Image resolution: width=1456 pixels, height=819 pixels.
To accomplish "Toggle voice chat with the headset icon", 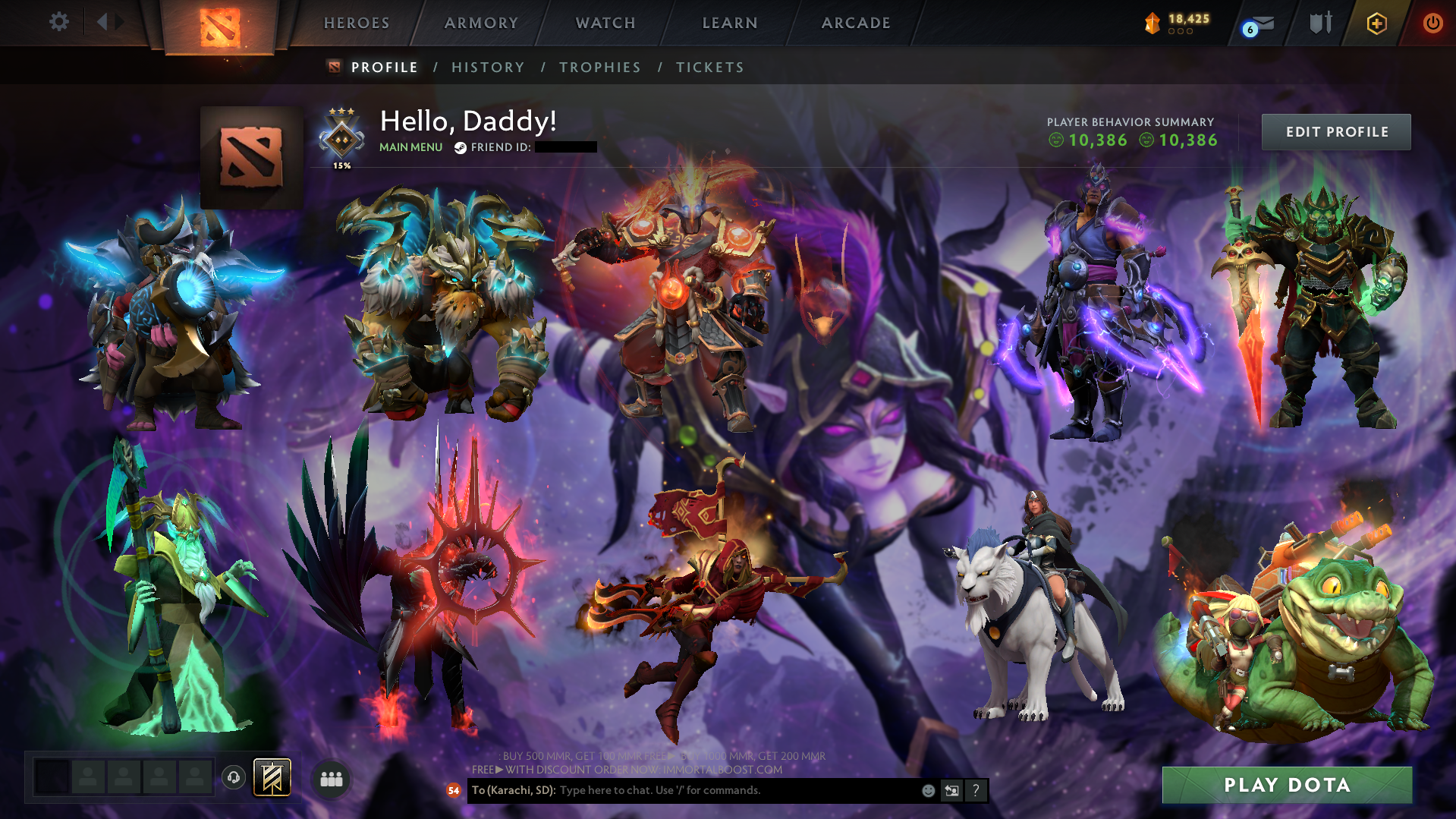I will 233,777.
